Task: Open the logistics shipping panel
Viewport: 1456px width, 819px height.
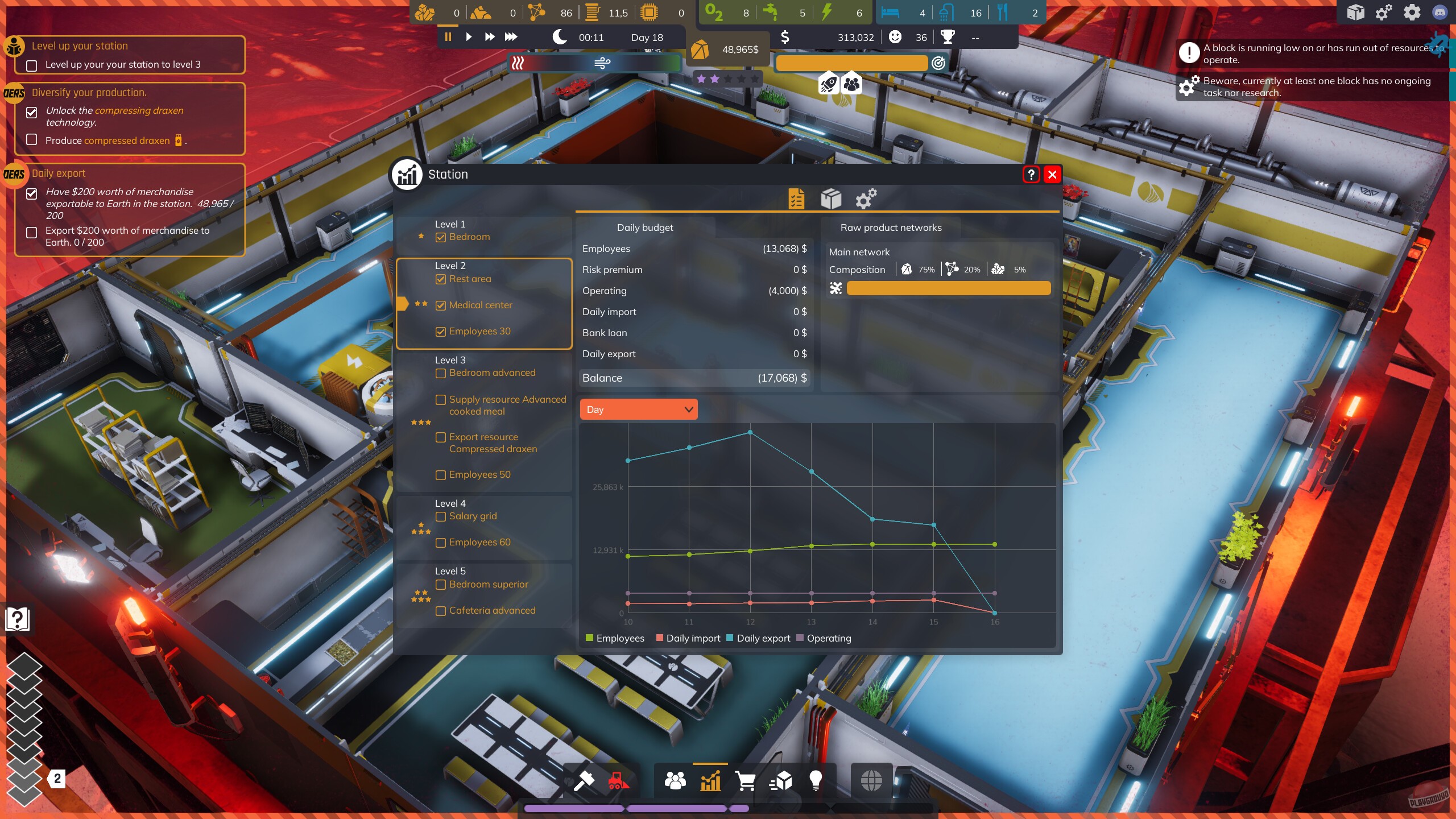Action: pos(781,781)
